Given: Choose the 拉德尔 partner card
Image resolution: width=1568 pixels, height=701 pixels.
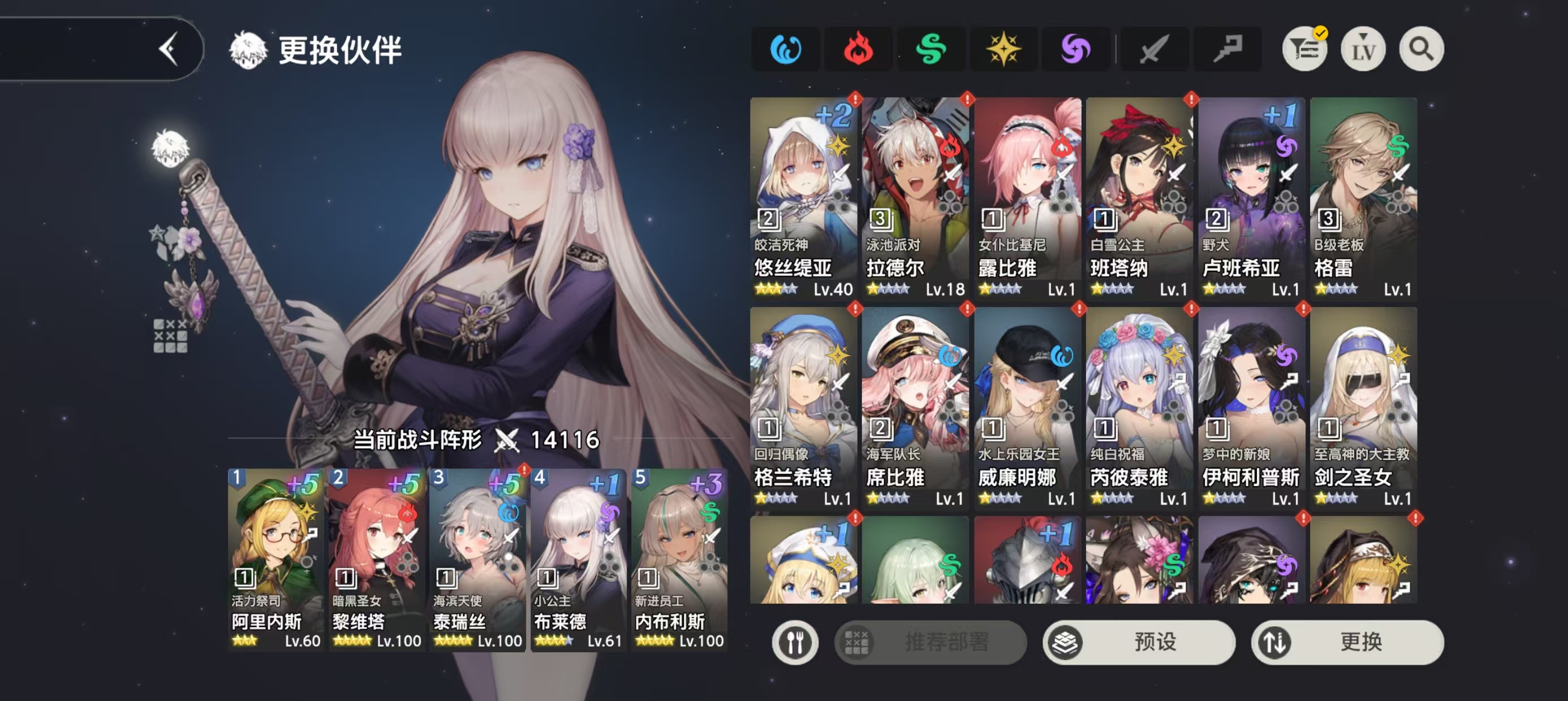Looking at the screenshot, I should click(x=915, y=198).
